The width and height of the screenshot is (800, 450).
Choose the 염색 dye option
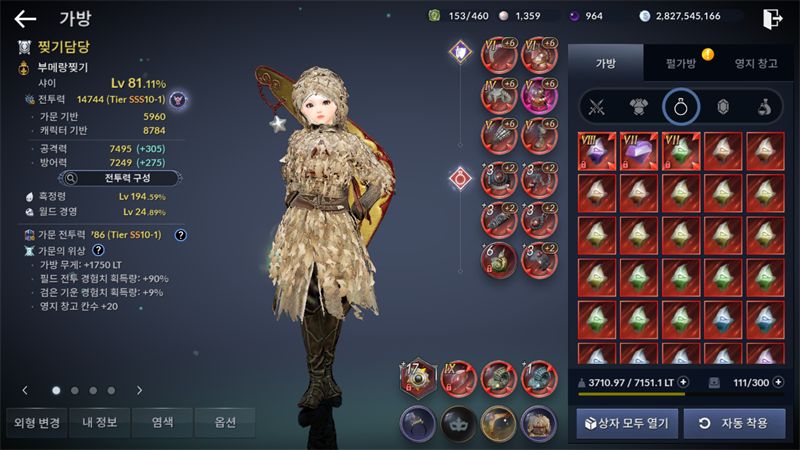coord(162,422)
